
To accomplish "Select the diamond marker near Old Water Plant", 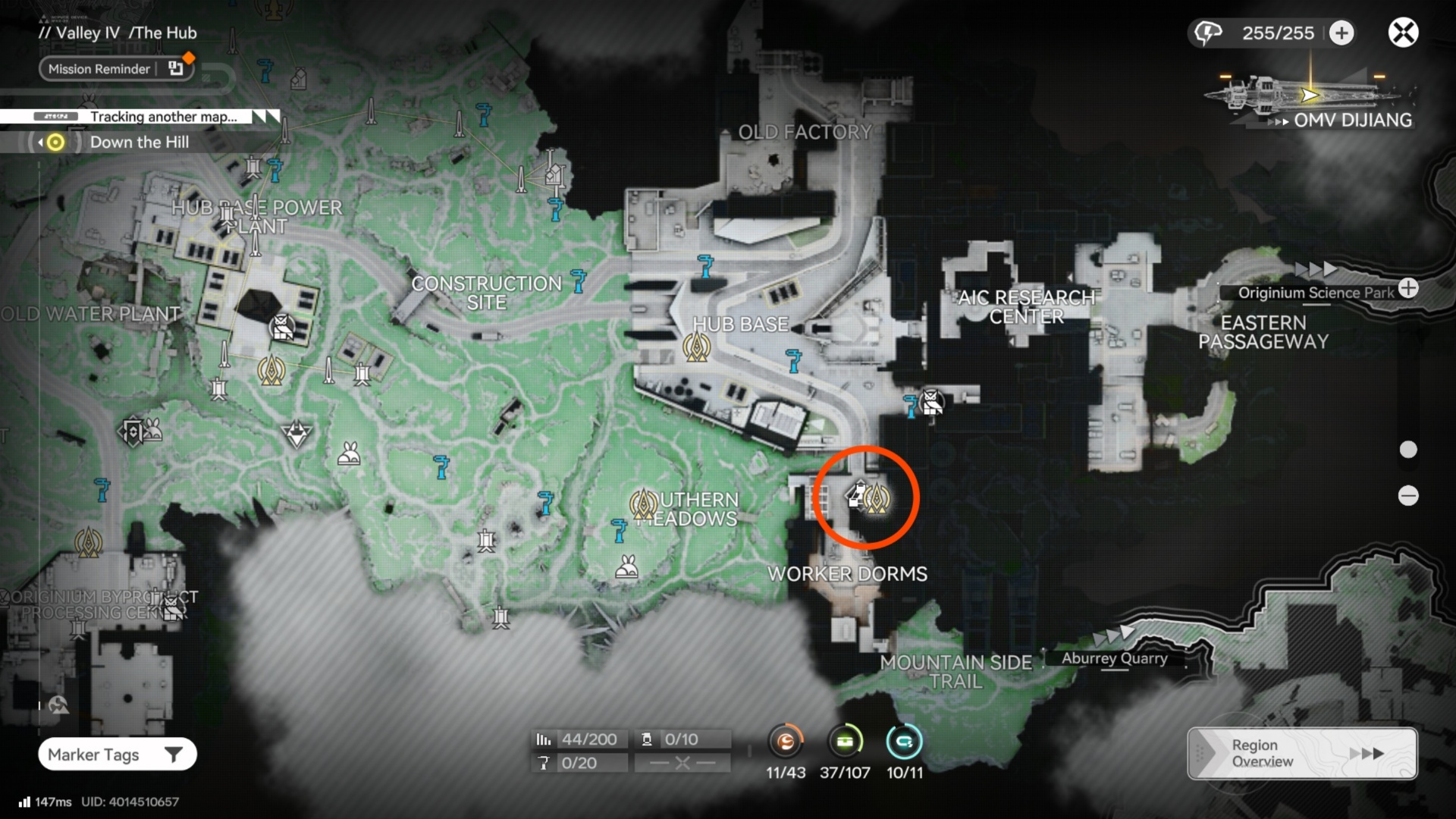I will point(296,435).
